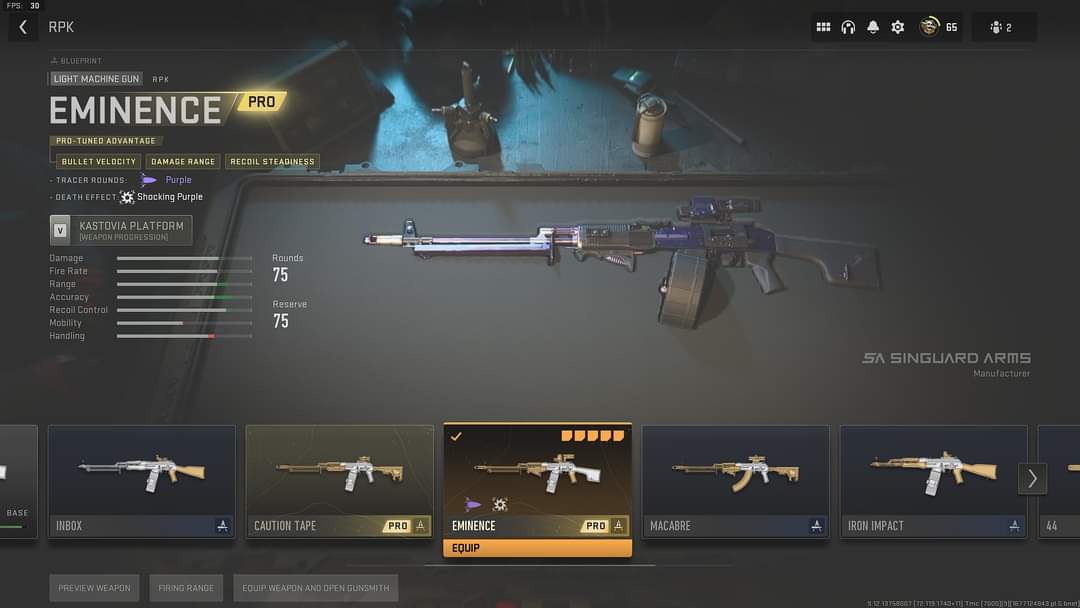Choose the Iron Impact blueprint card
Viewport: 1080px width, 608px height.
934,481
